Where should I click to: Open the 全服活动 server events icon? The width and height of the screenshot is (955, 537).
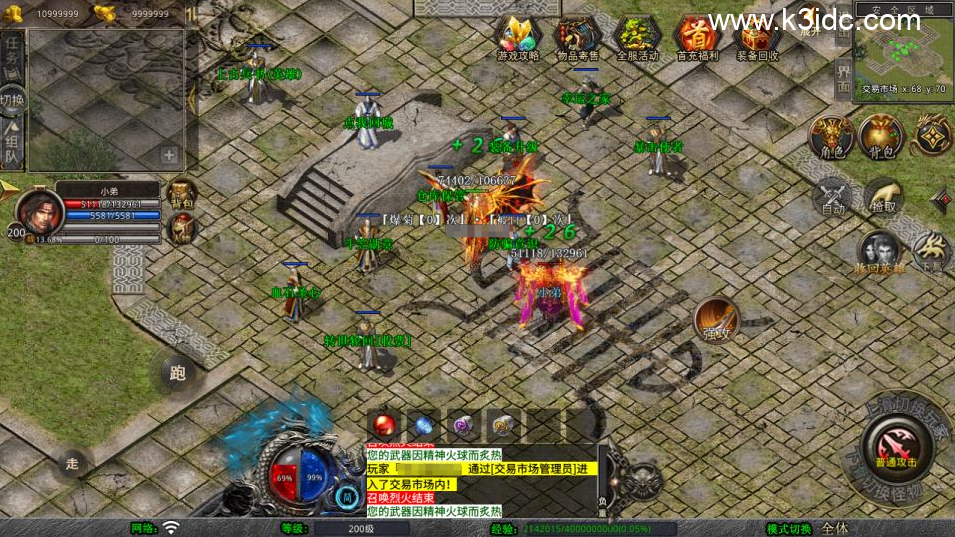tap(637, 37)
